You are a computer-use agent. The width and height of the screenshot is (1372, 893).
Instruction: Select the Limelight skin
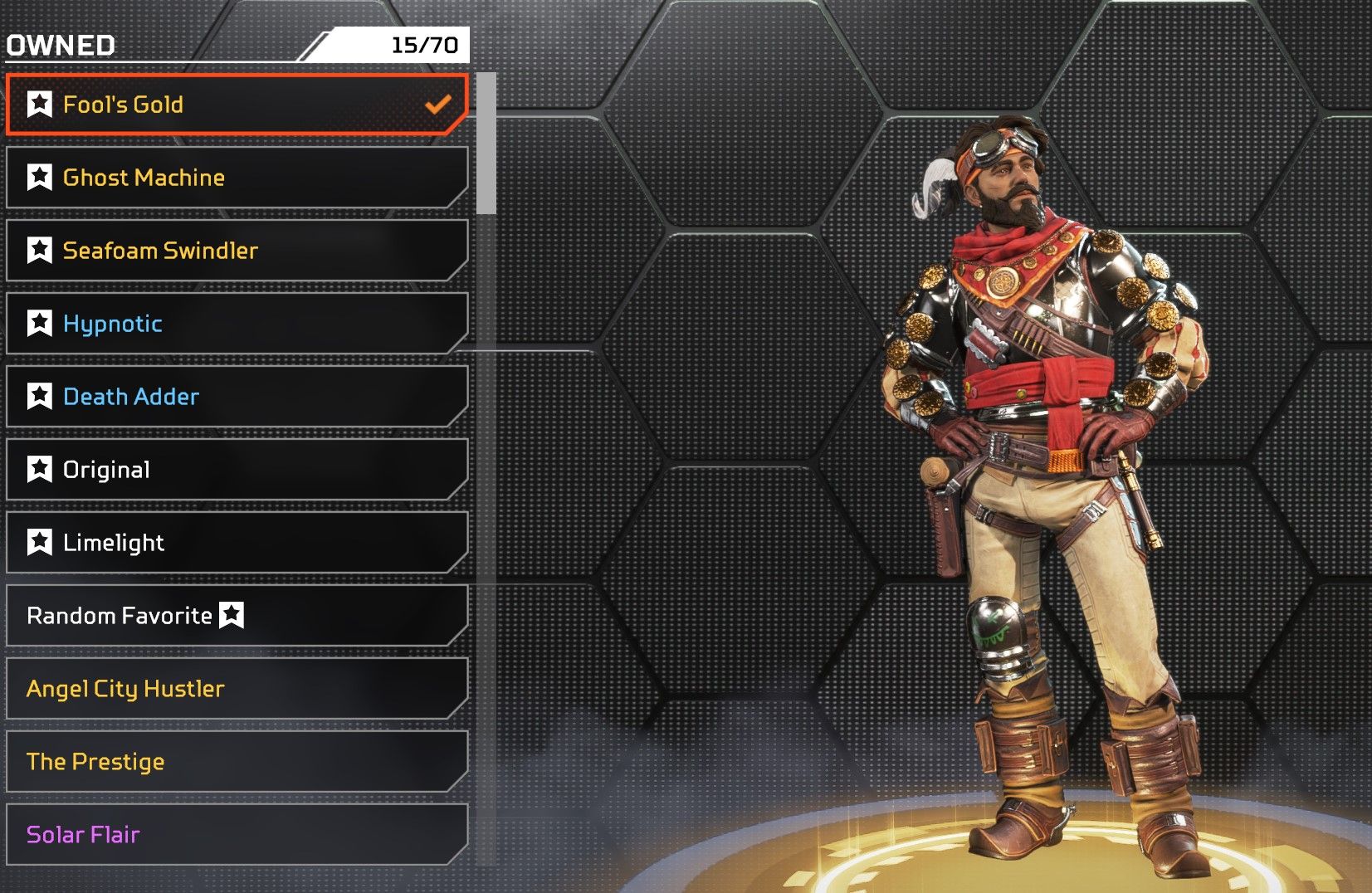point(237,543)
